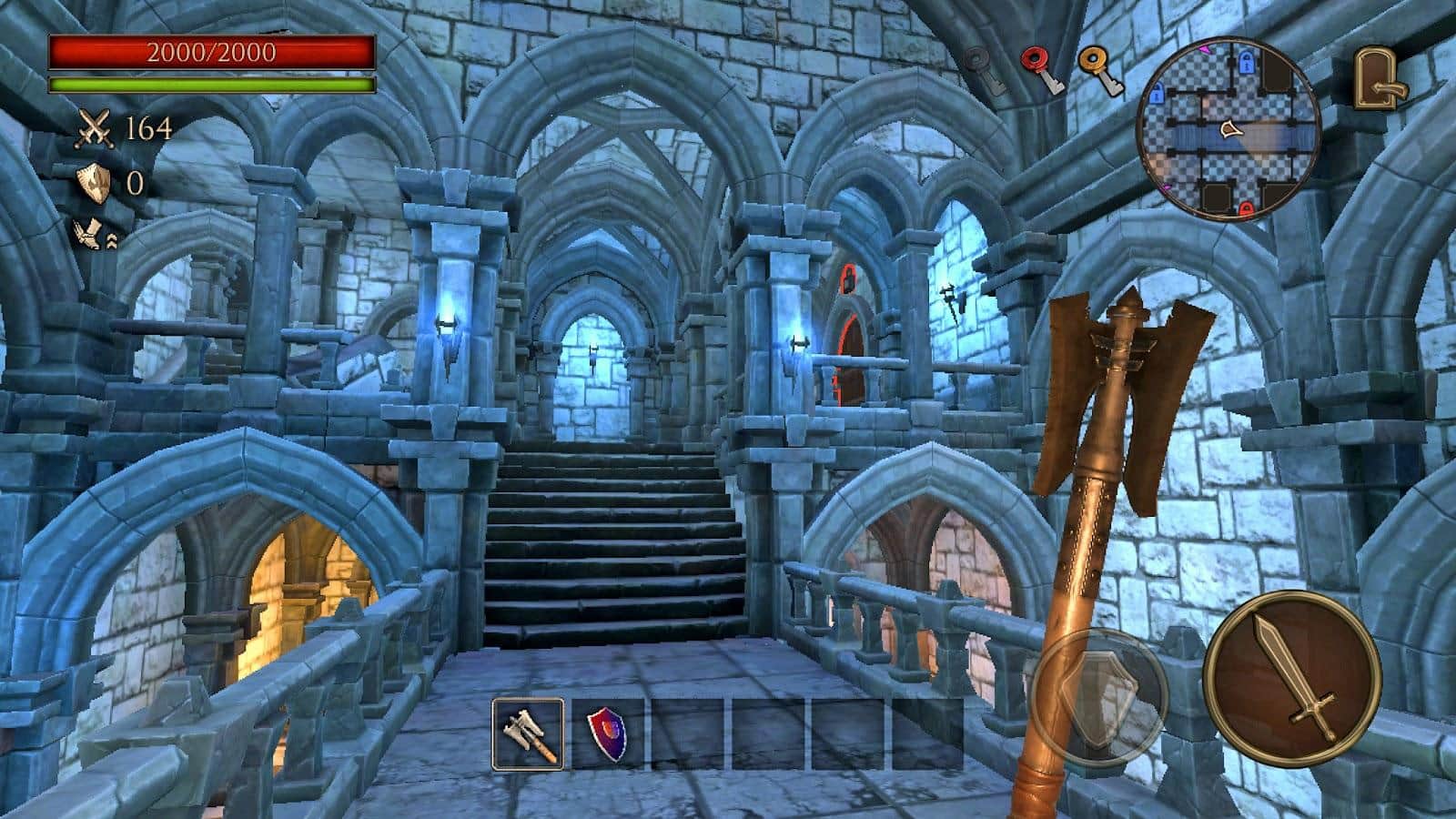Screen dimensions: 1456x819
Task: Select the battle axe hotbar slot
Action: [528, 733]
